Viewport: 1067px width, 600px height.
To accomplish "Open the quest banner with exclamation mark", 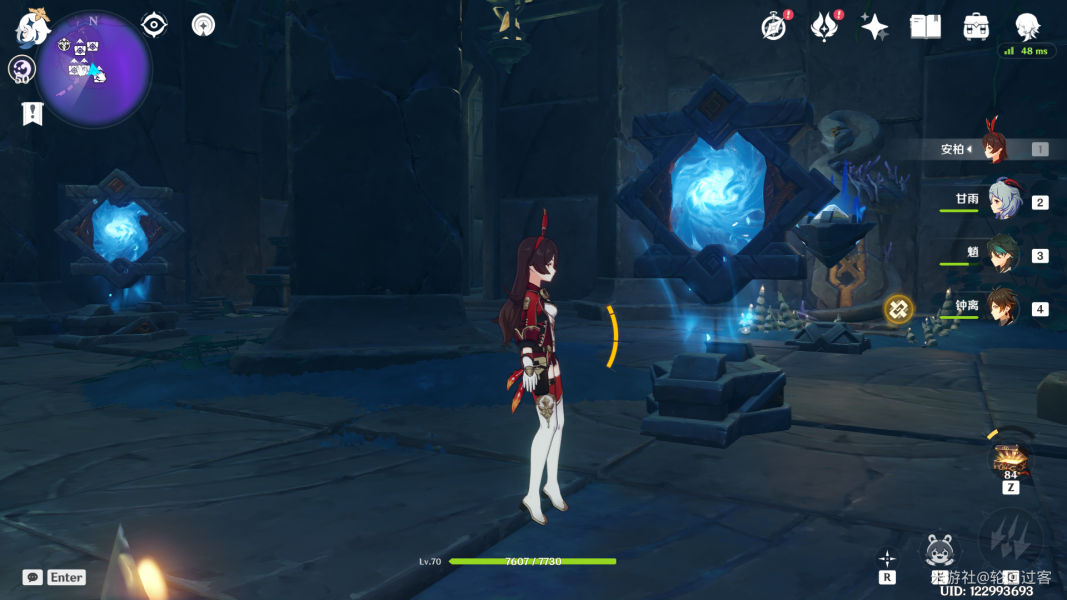I will tap(33, 113).
